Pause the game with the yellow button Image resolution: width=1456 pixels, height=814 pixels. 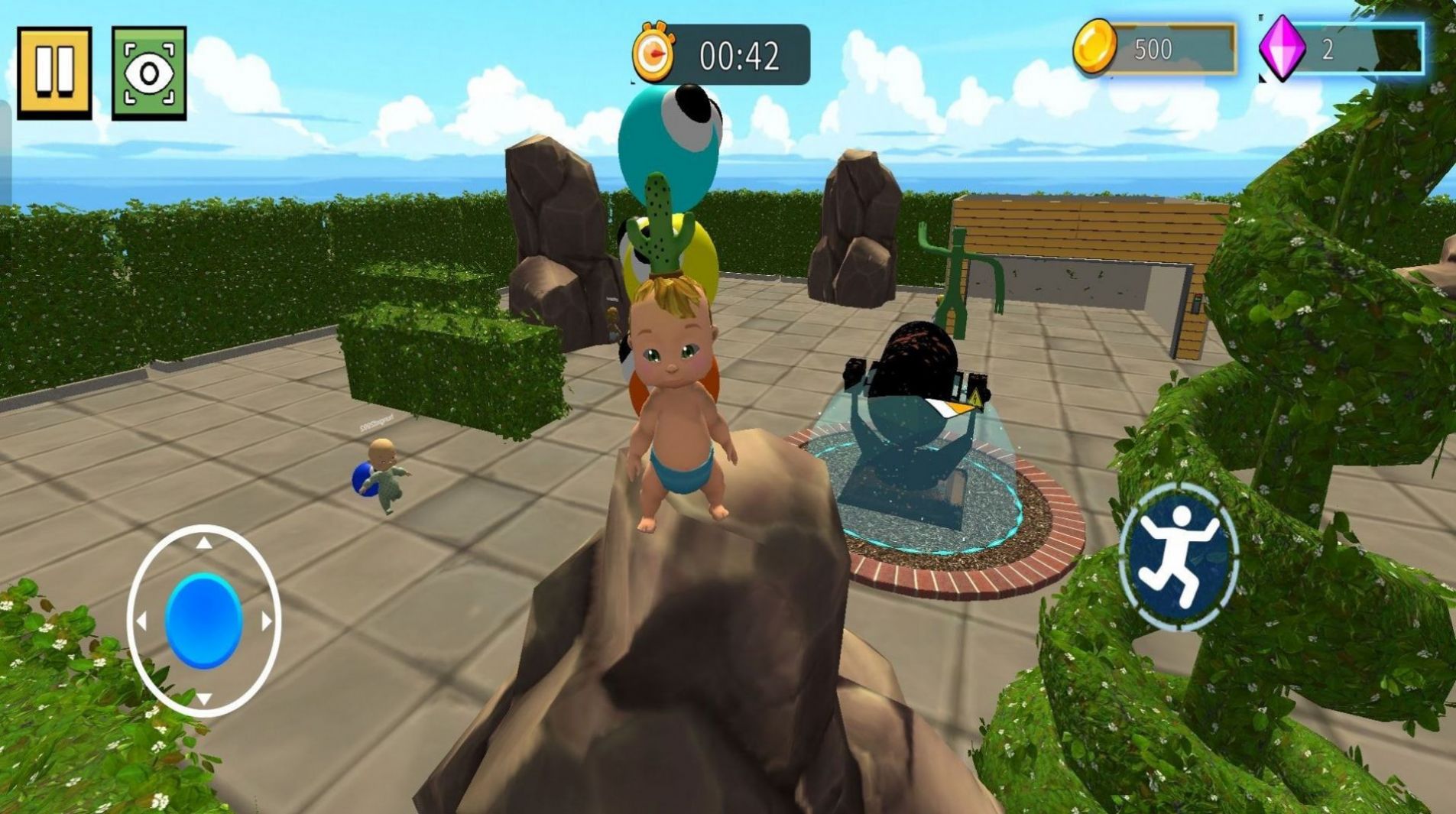pos(54,73)
